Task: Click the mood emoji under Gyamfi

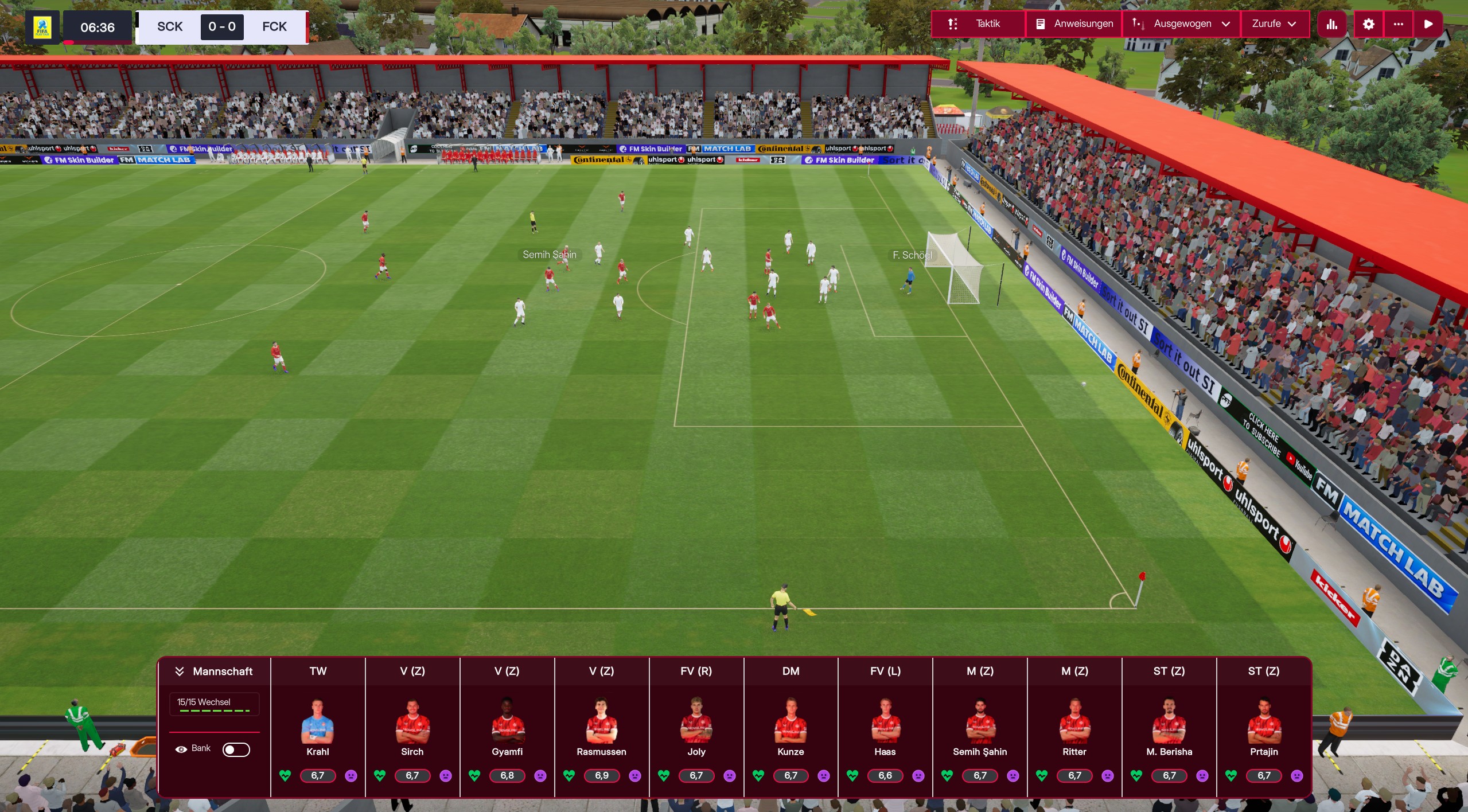Action: pos(540,775)
